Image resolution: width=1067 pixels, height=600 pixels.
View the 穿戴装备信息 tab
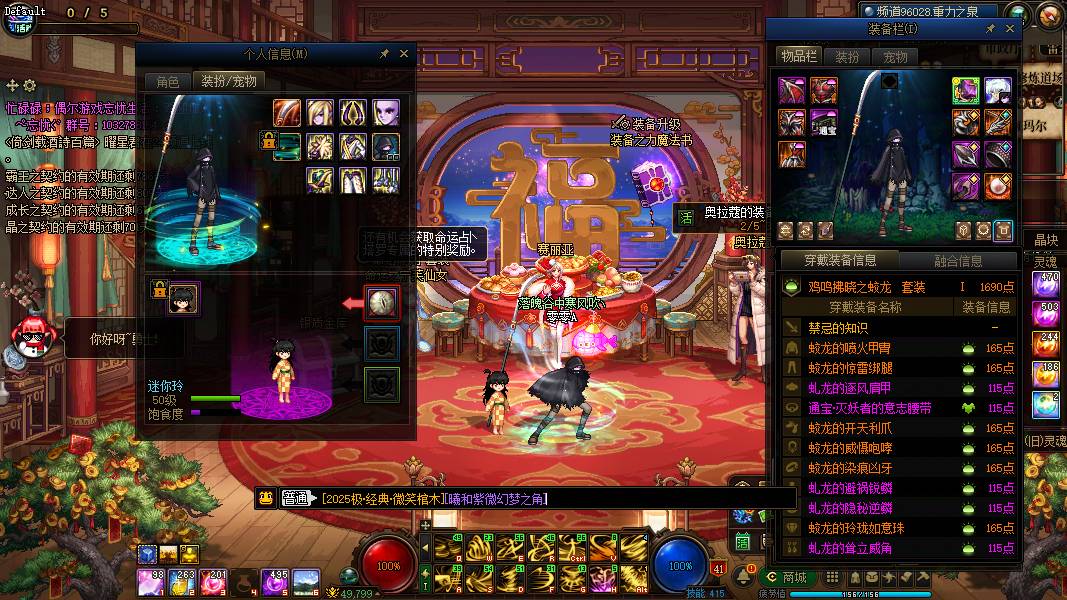click(x=840, y=261)
